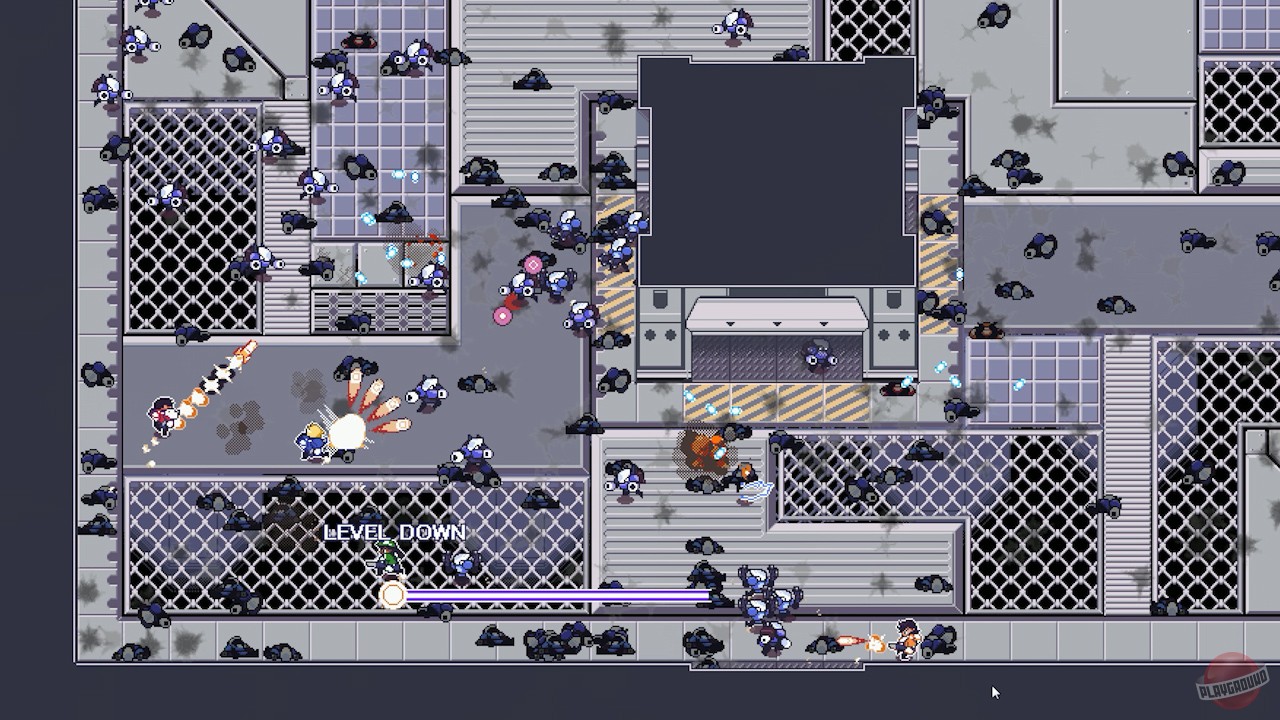The image size is (1280, 720).
Task: Click the LEVEL DOWN text label
Action: pos(394,532)
